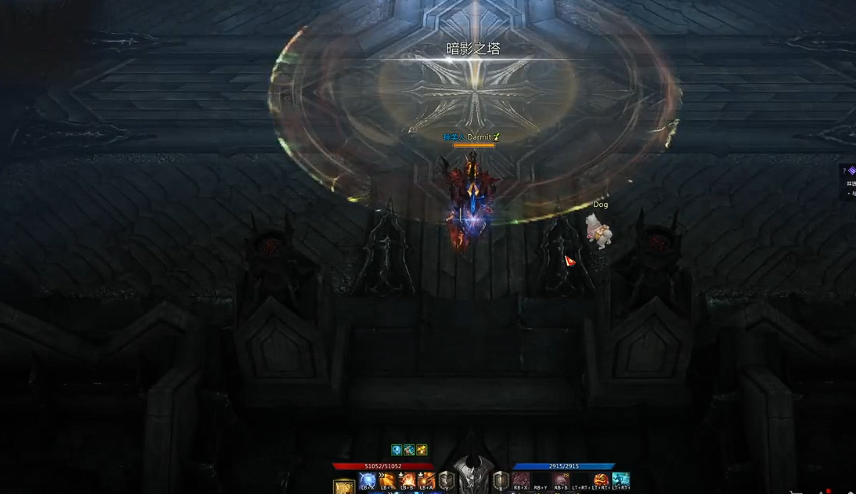856x494 pixels.
Task: Select the golden square icon beside the hotbar
Action: click(x=343, y=487)
